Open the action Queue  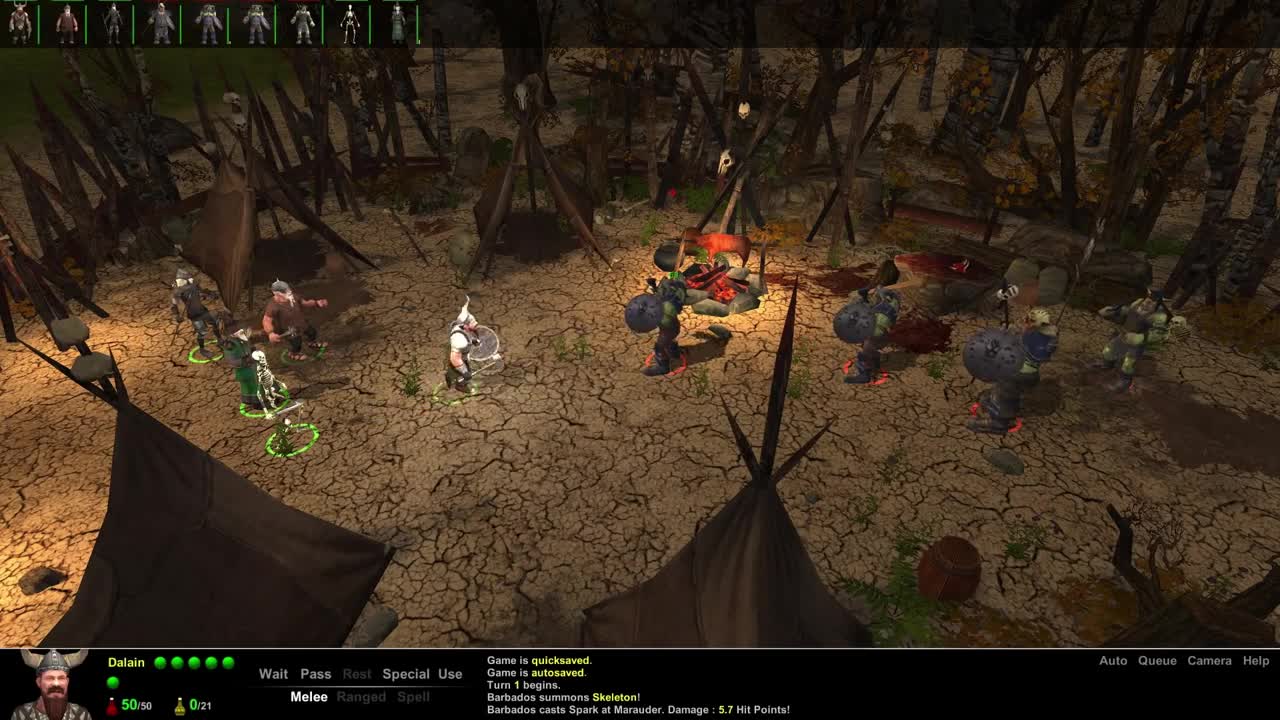click(x=1157, y=661)
